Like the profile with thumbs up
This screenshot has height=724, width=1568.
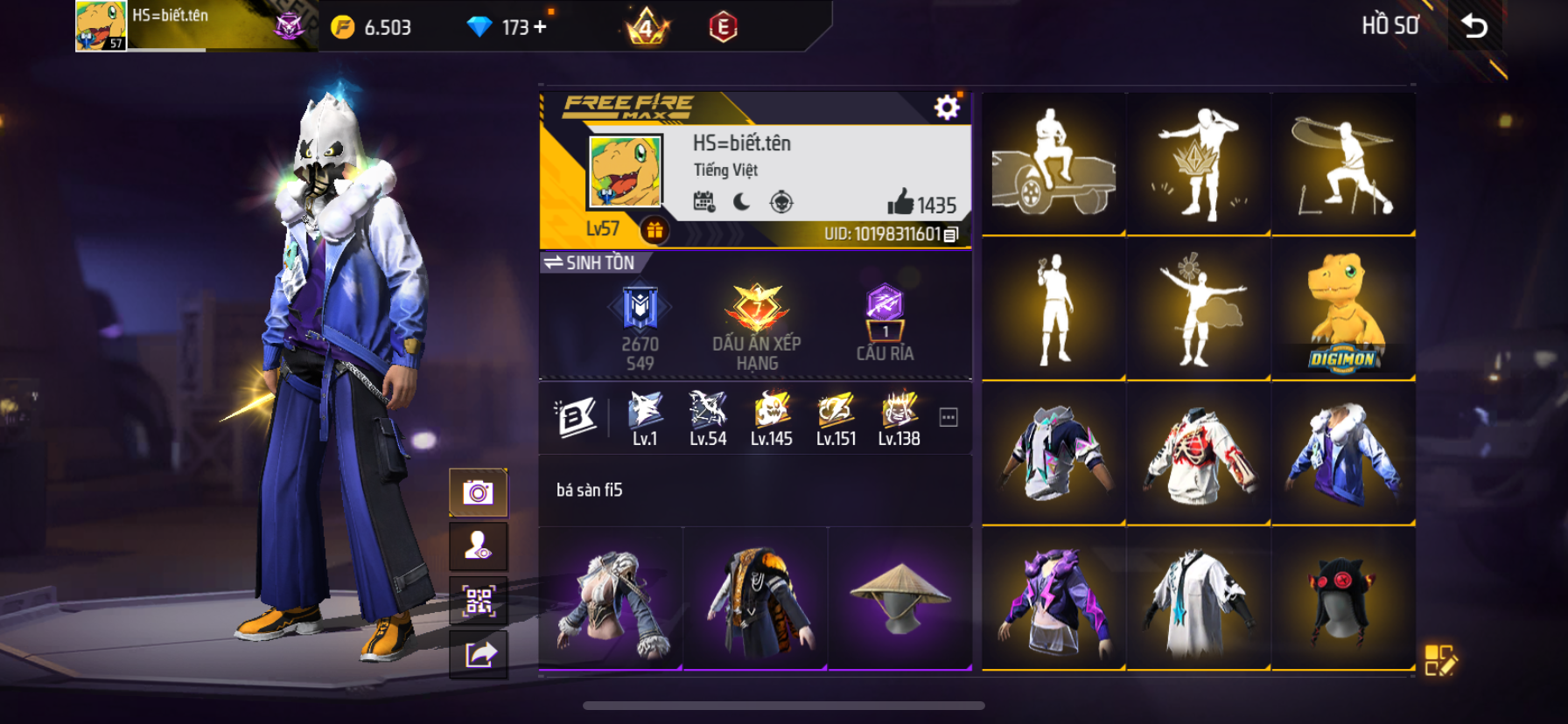pyautogui.click(x=900, y=203)
